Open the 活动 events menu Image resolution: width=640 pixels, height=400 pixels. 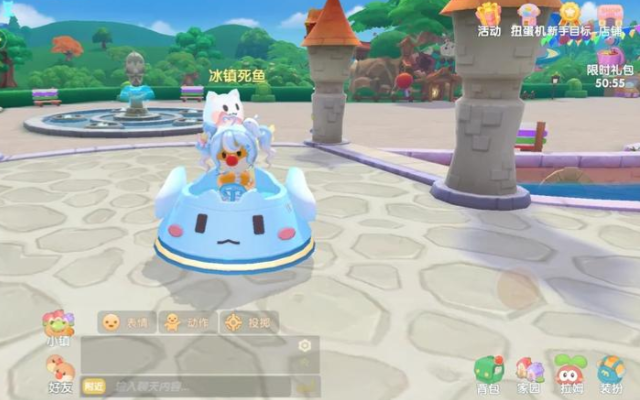pos(488,18)
